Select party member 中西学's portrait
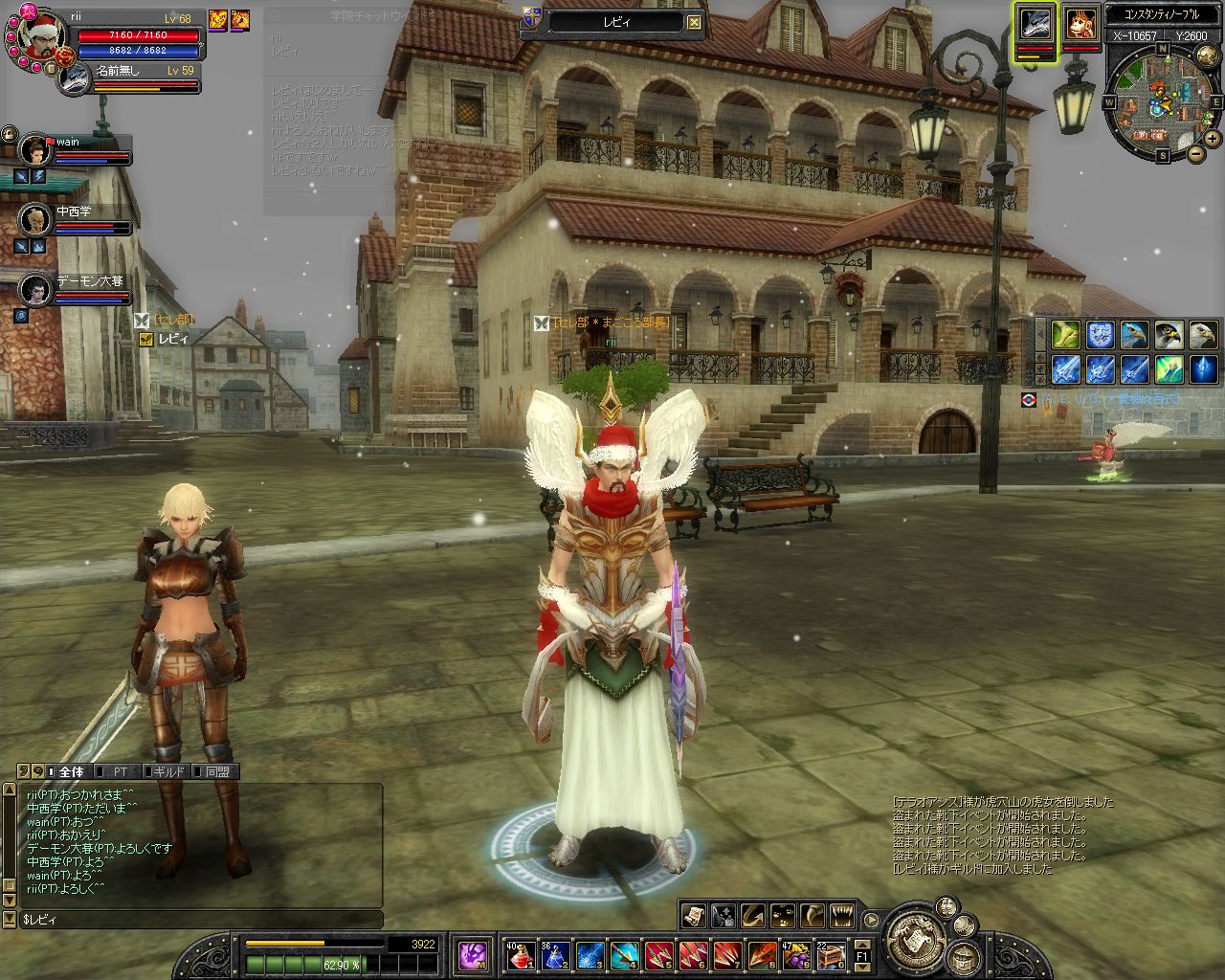The height and width of the screenshot is (980, 1225). tap(36, 219)
